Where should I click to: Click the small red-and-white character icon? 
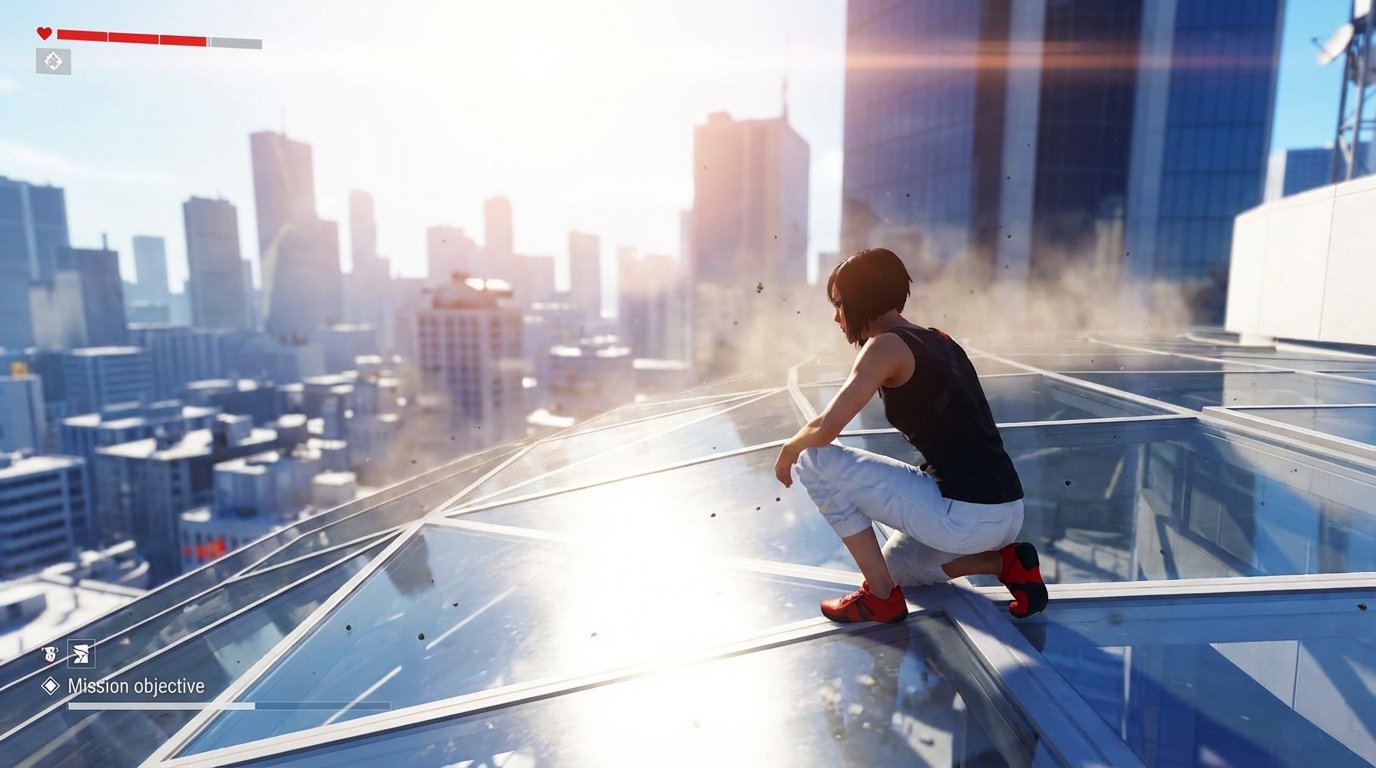click(50, 655)
